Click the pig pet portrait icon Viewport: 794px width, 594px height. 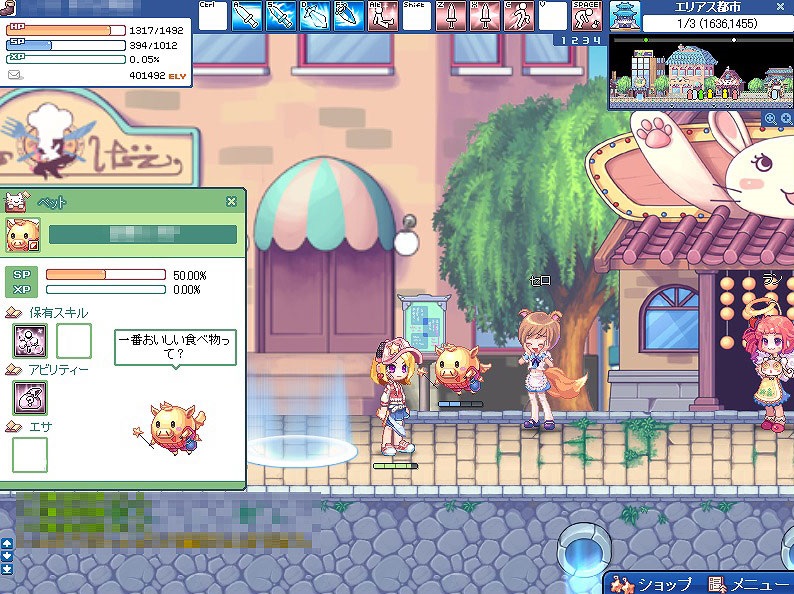[x=21, y=234]
